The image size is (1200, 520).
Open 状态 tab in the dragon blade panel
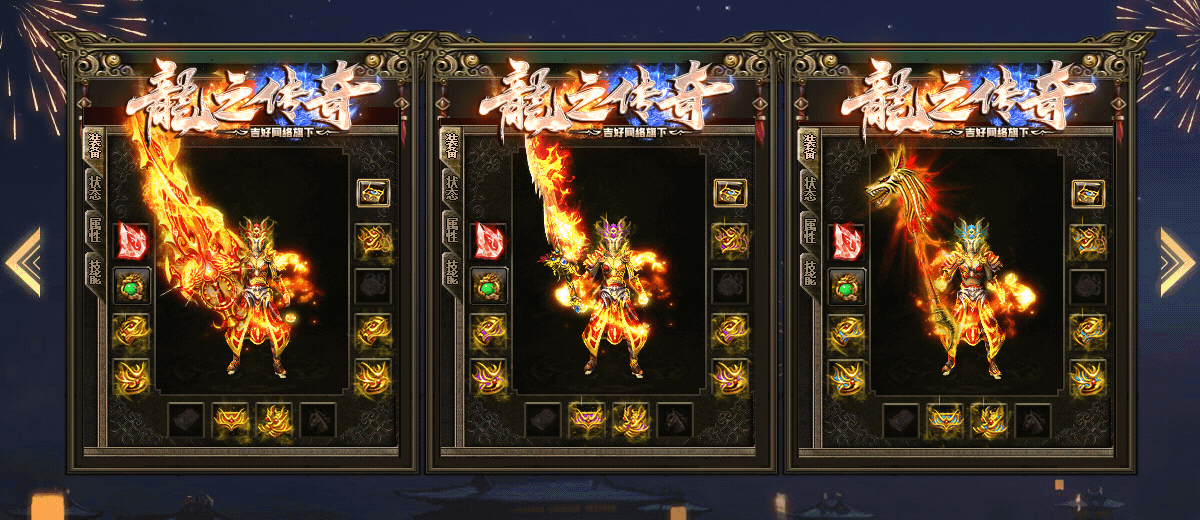[94, 189]
